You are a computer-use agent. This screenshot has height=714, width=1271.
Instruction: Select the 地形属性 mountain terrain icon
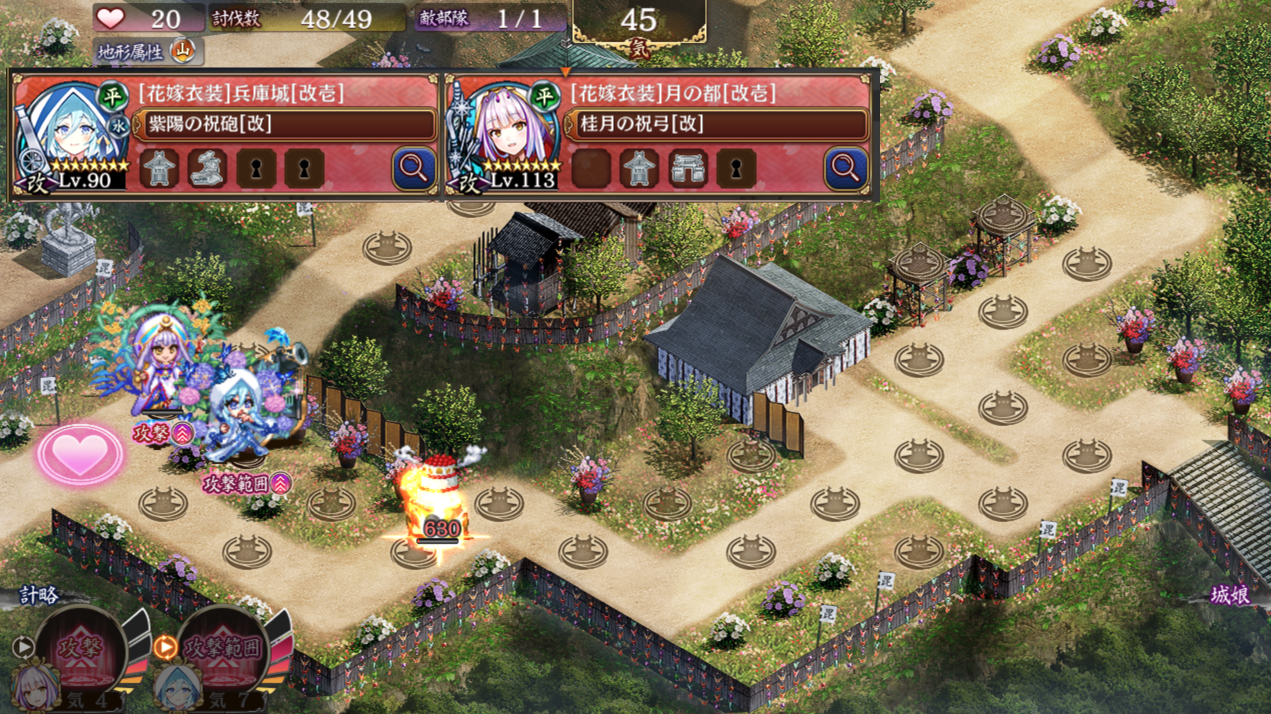pos(183,49)
